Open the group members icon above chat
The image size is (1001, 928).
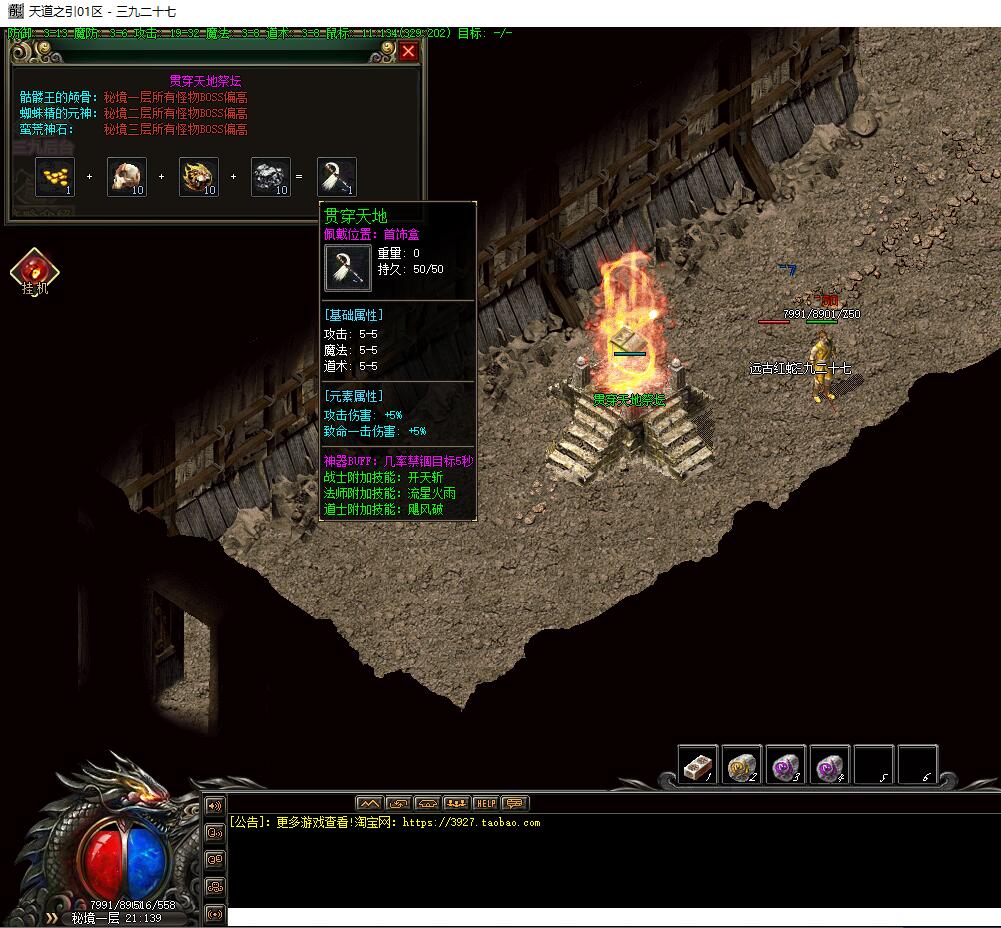click(x=456, y=803)
